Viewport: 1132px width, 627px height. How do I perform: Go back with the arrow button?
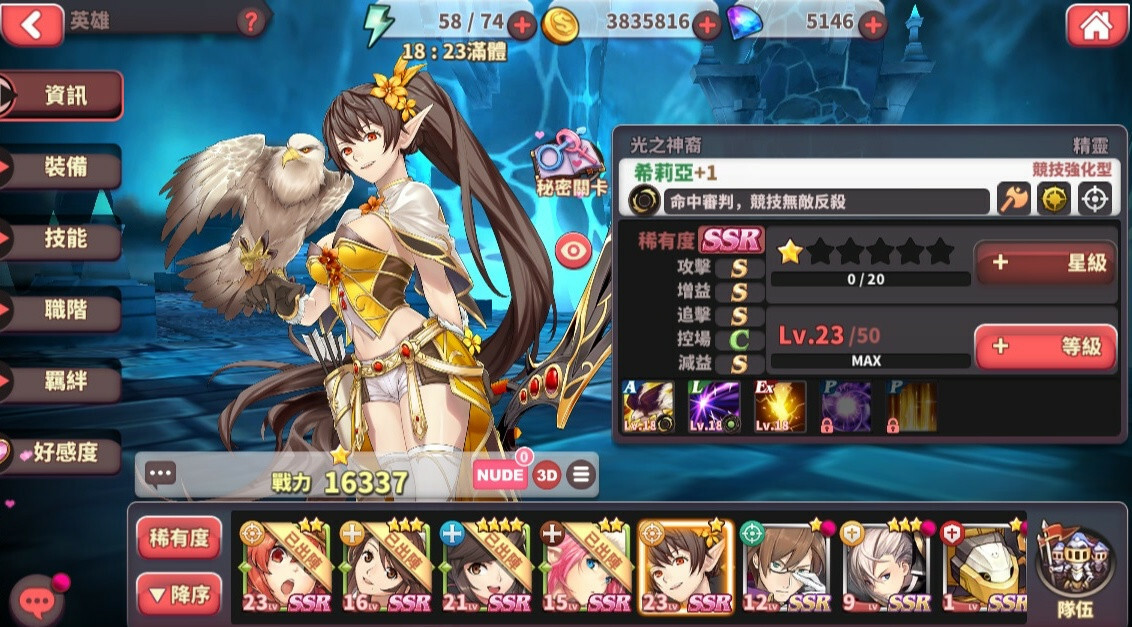point(32,25)
